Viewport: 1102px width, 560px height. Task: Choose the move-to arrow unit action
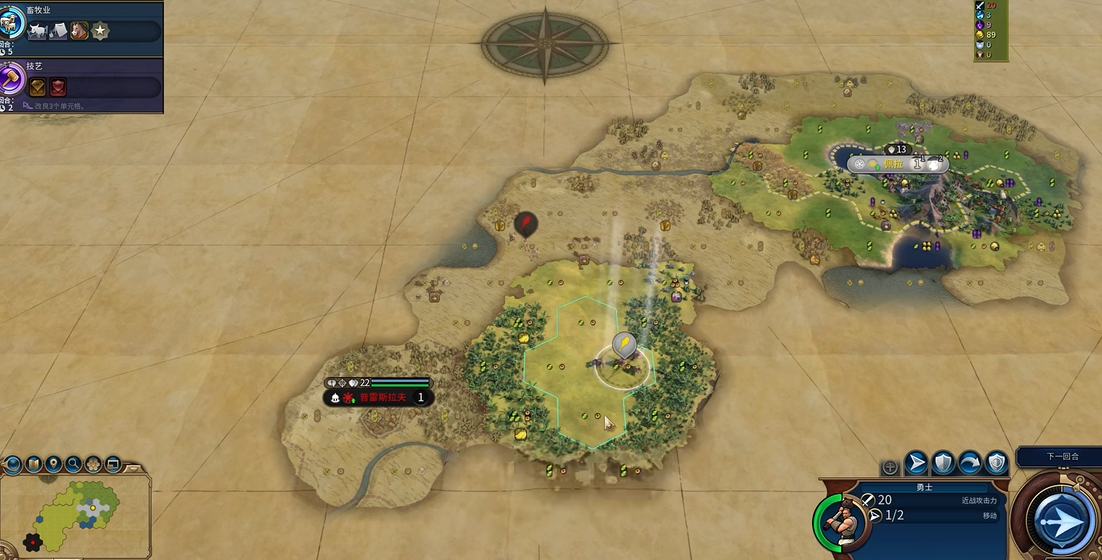pyautogui.click(x=916, y=462)
